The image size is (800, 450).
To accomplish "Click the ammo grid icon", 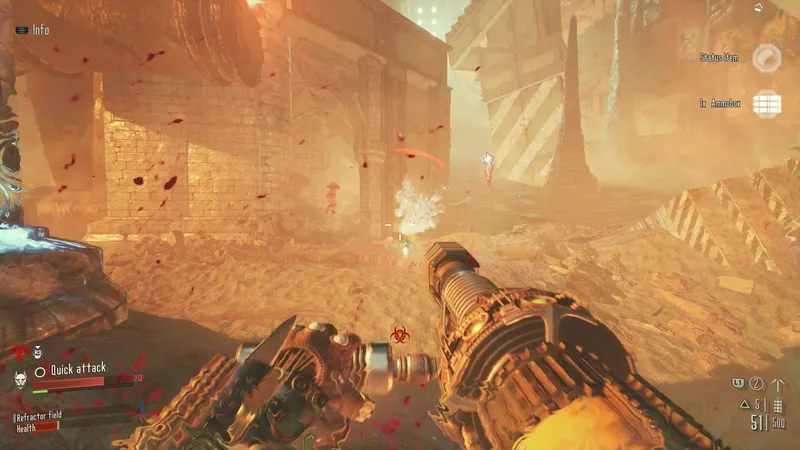I will (776, 404).
